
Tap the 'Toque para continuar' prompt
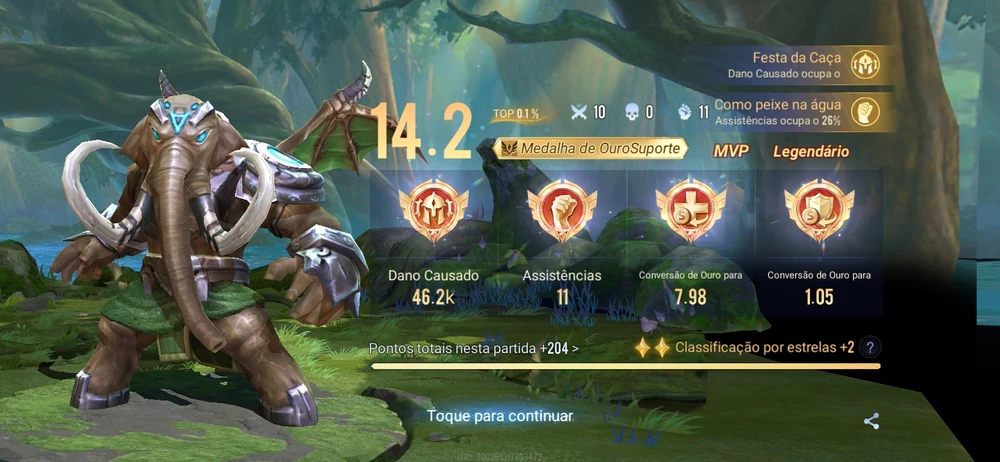coord(500,416)
